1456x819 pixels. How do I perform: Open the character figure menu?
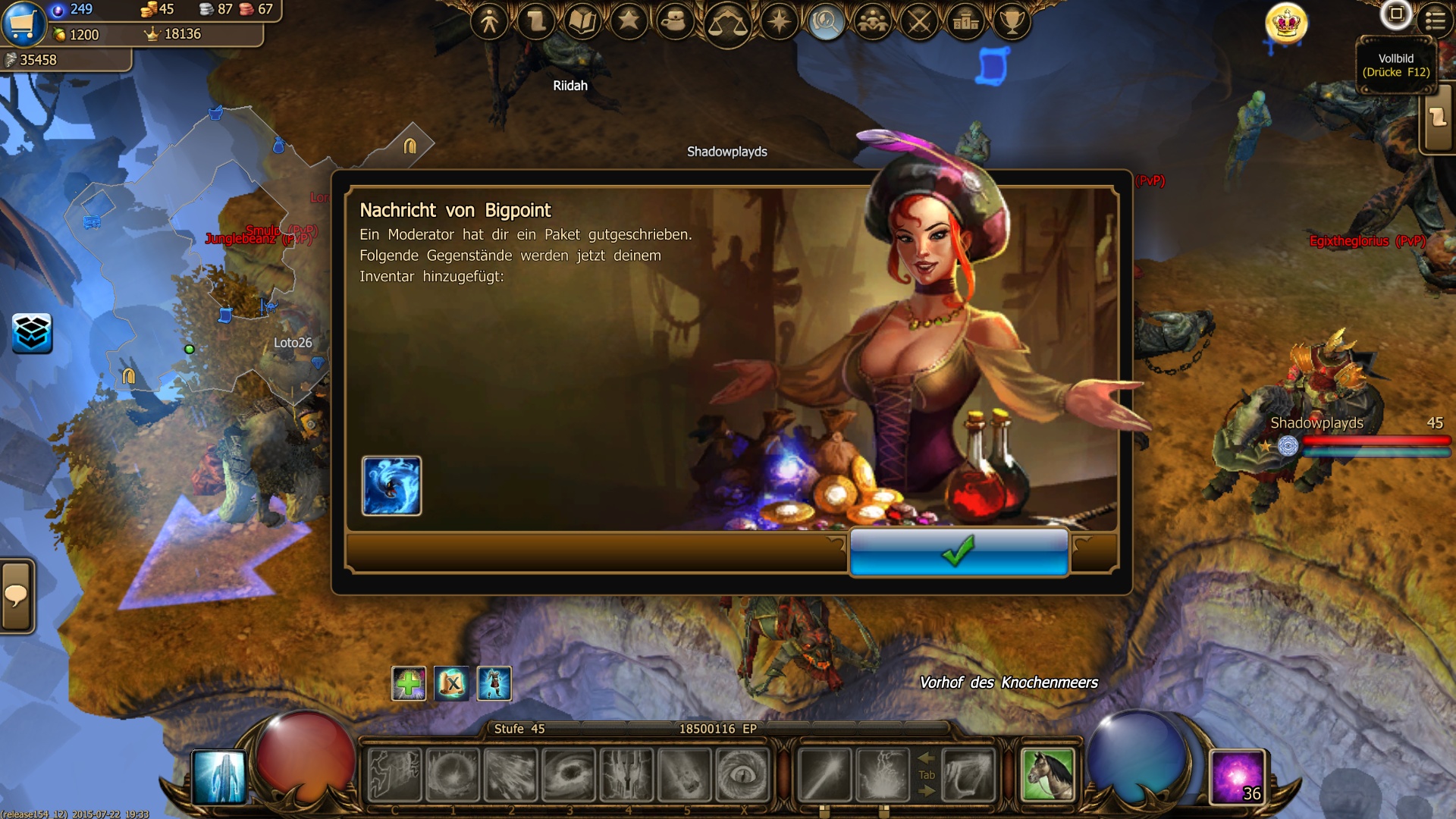pos(489,21)
